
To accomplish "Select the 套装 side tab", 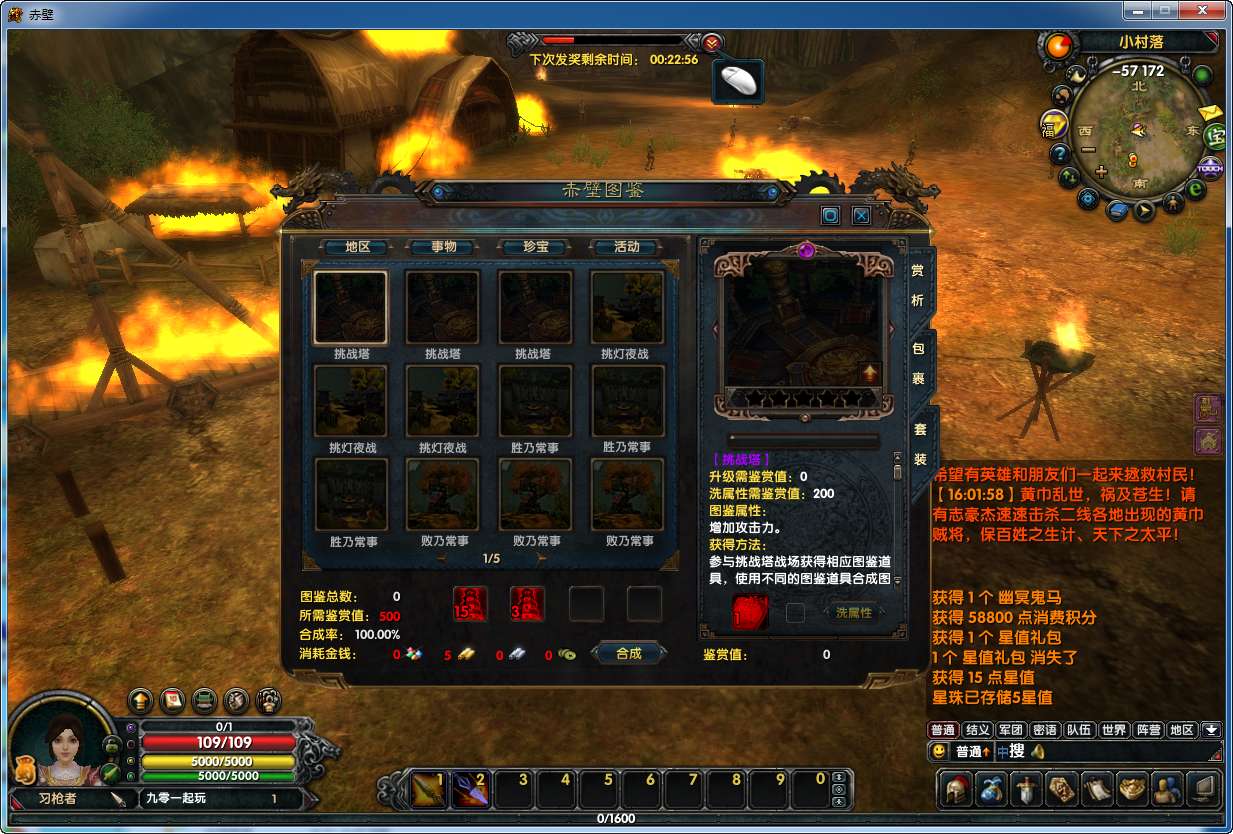I will point(920,443).
